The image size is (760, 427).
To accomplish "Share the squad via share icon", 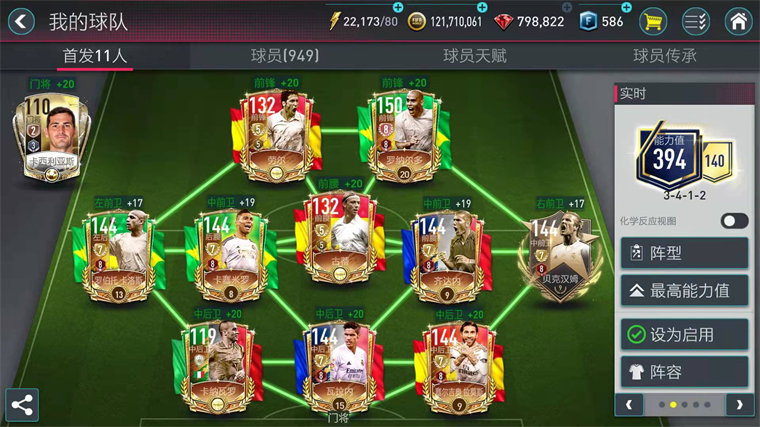I will pyautogui.click(x=22, y=405).
